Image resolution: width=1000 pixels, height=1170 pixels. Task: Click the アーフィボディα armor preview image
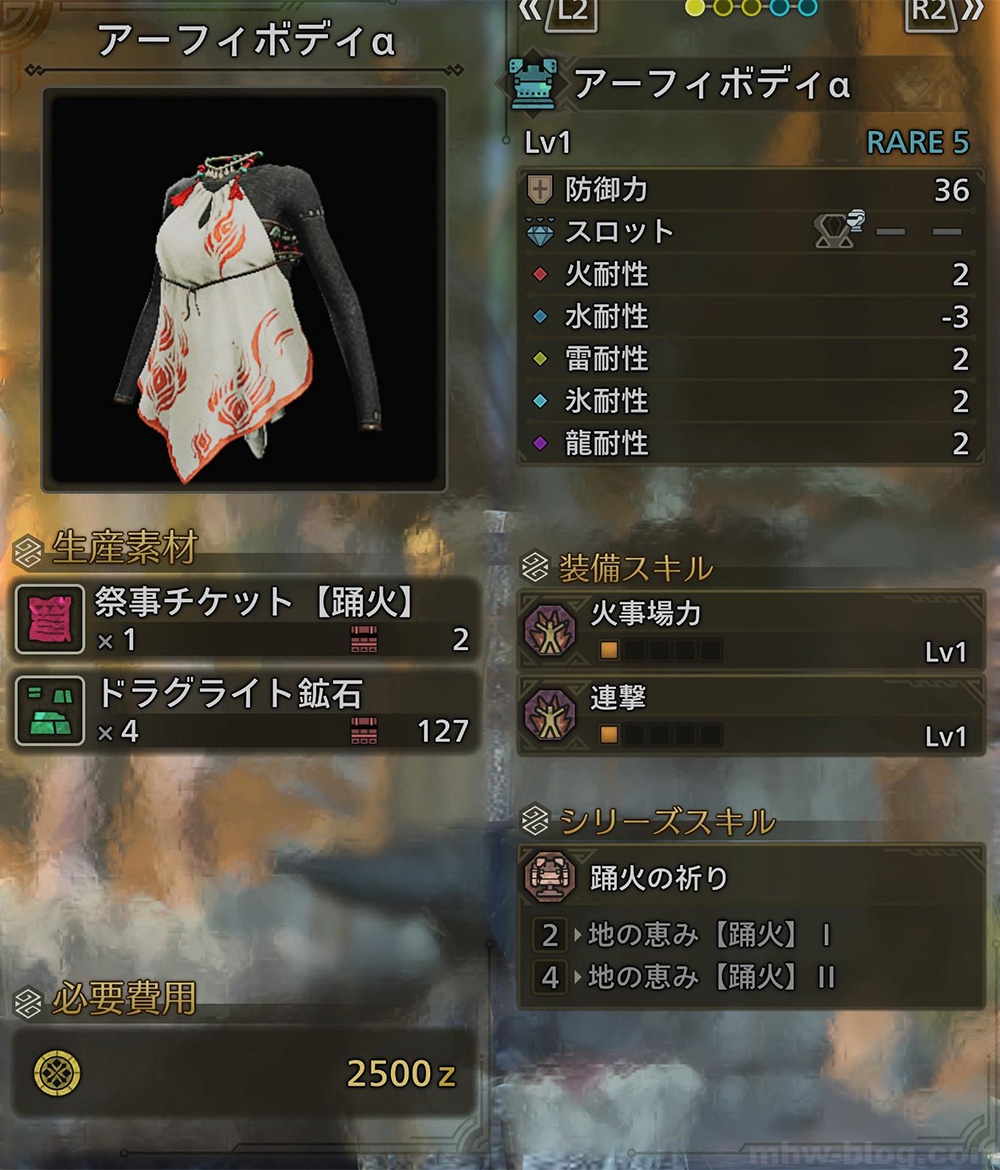click(243, 291)
